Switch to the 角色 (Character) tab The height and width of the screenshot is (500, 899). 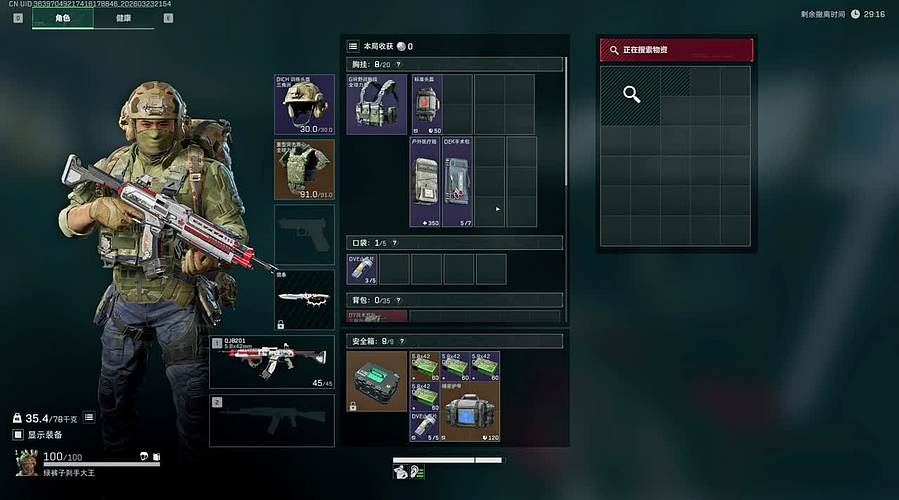tap(63, 18)
